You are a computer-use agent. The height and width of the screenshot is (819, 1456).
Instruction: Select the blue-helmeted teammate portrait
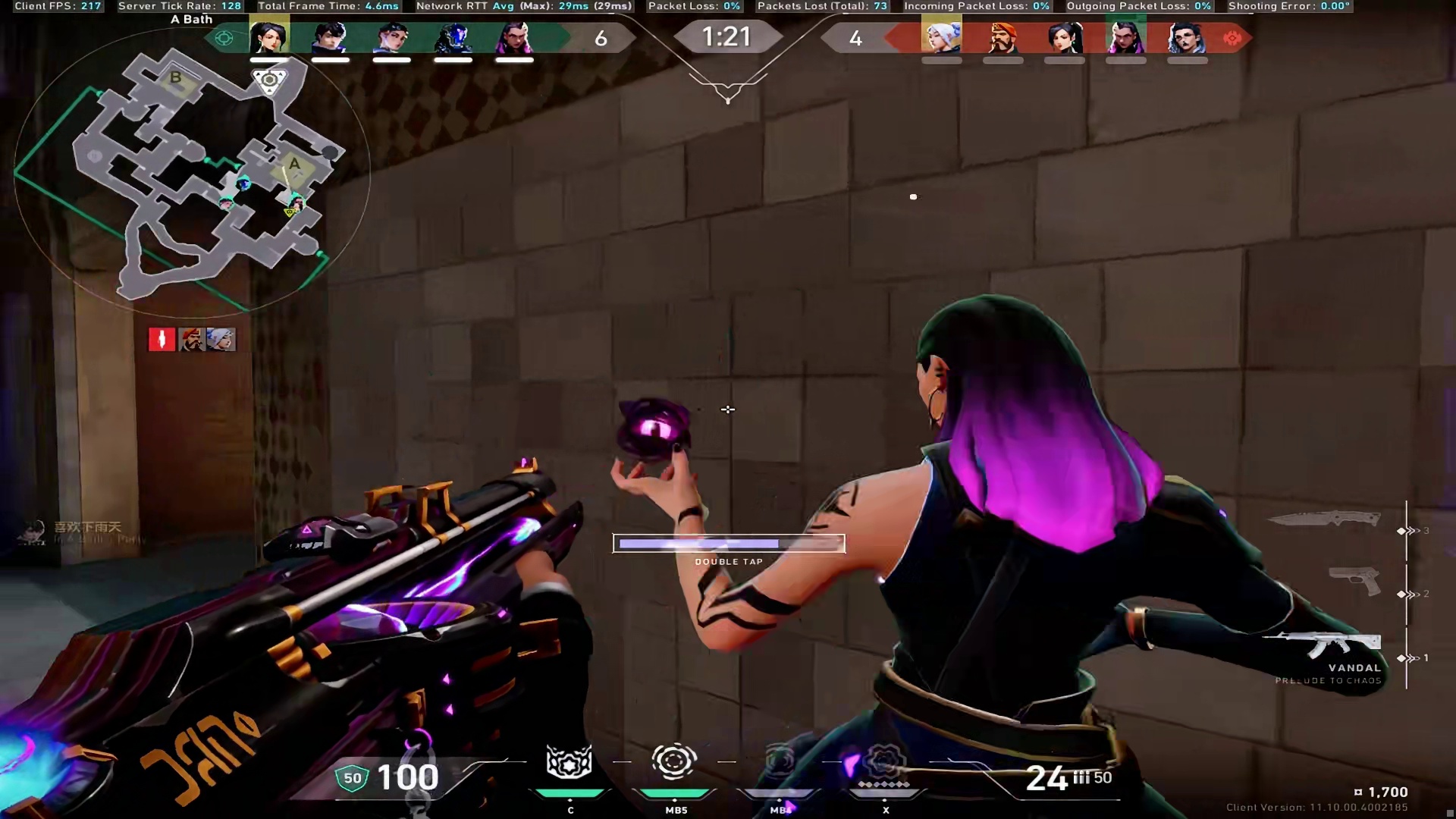[x=453, y=37]
